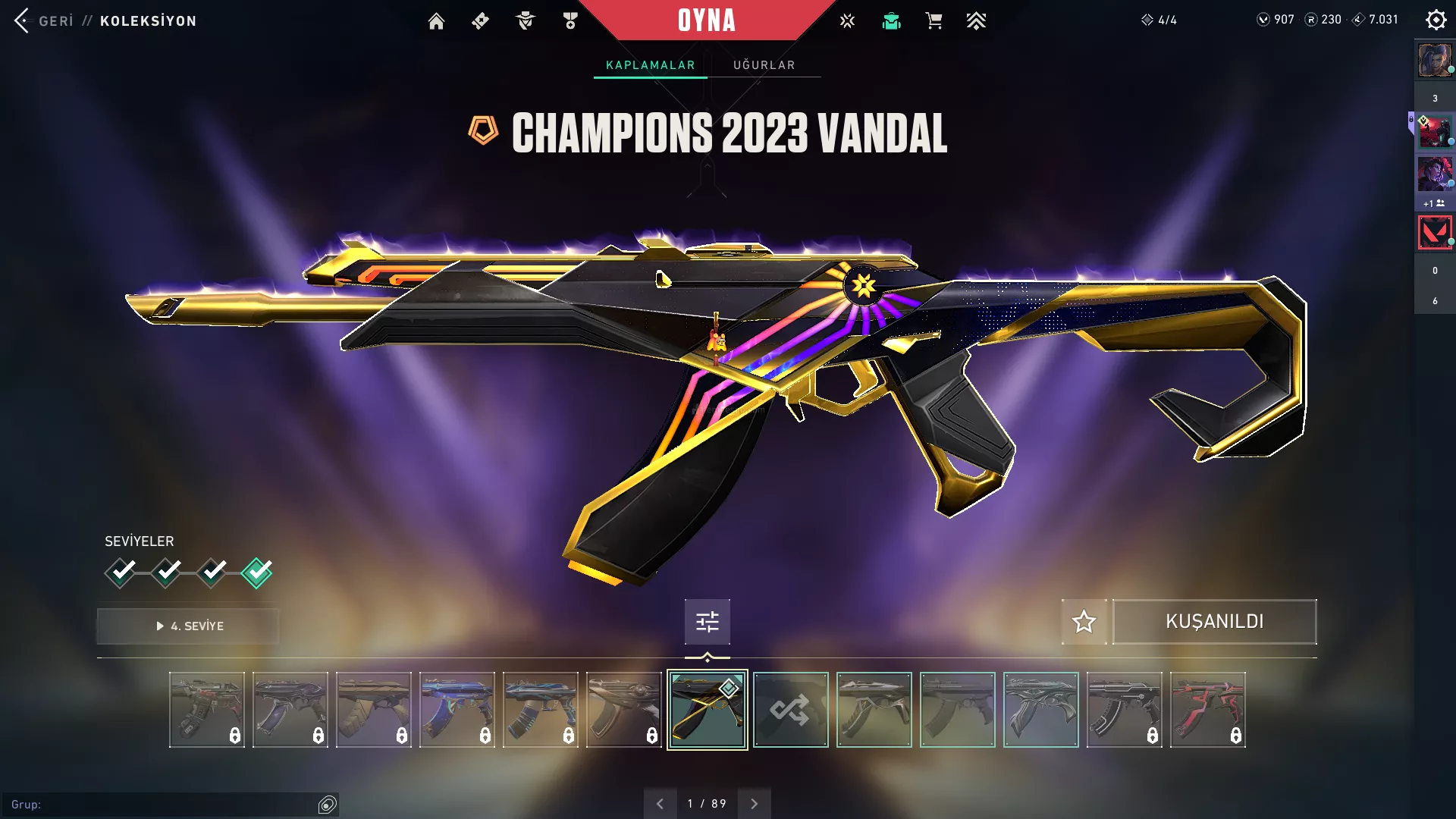
Task: Open the battle pass chevrons icon
Action: click(x=976, y=21)
